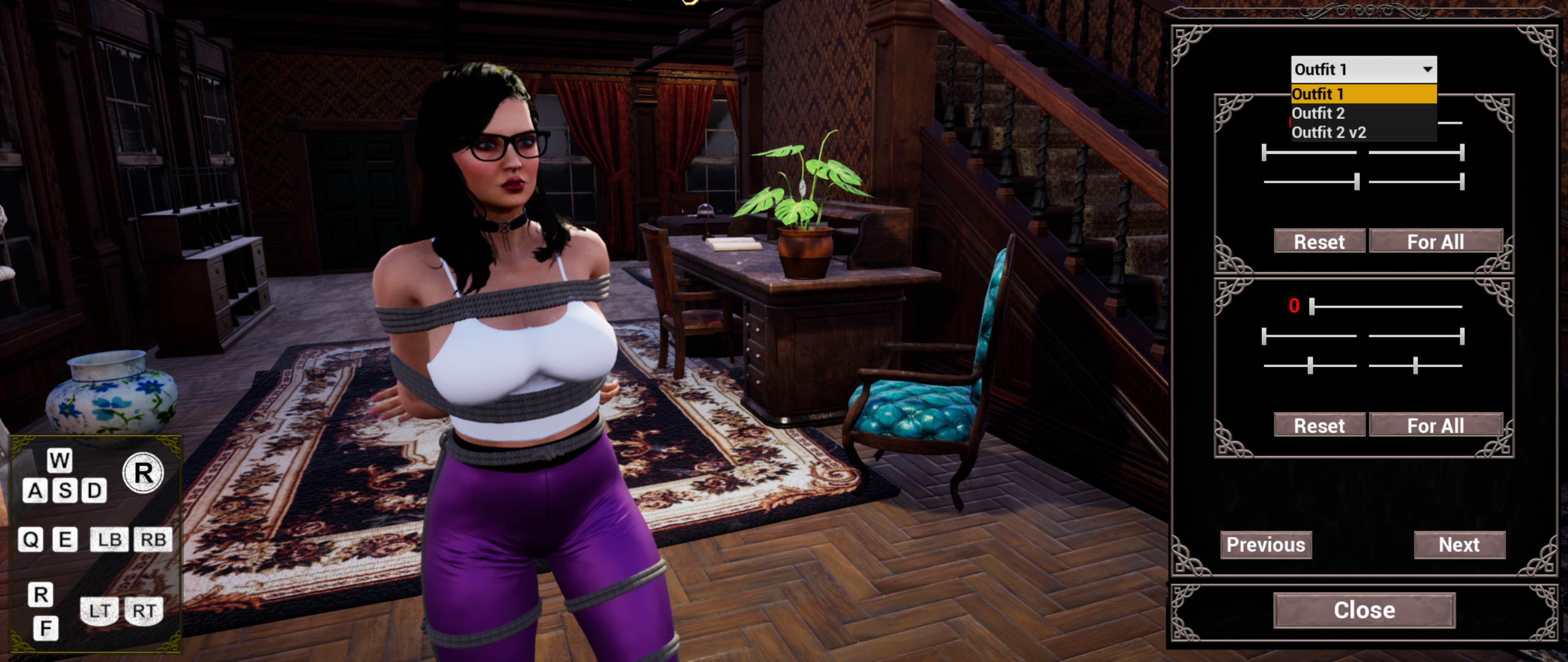Adjust the slider beside the red 0

pos(1313,306)
